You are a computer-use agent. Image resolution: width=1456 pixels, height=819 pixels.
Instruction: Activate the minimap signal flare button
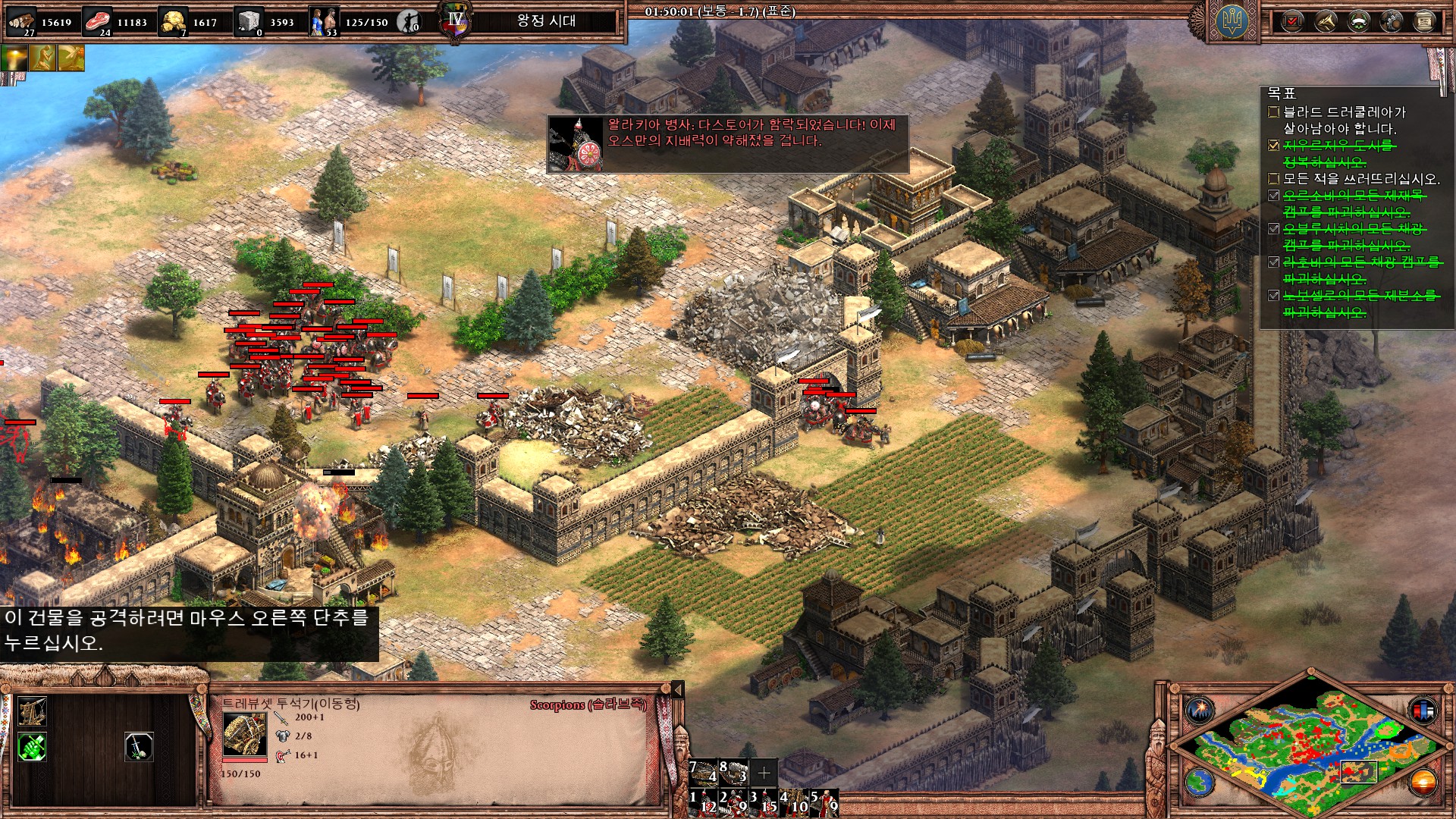point(1200,711)
